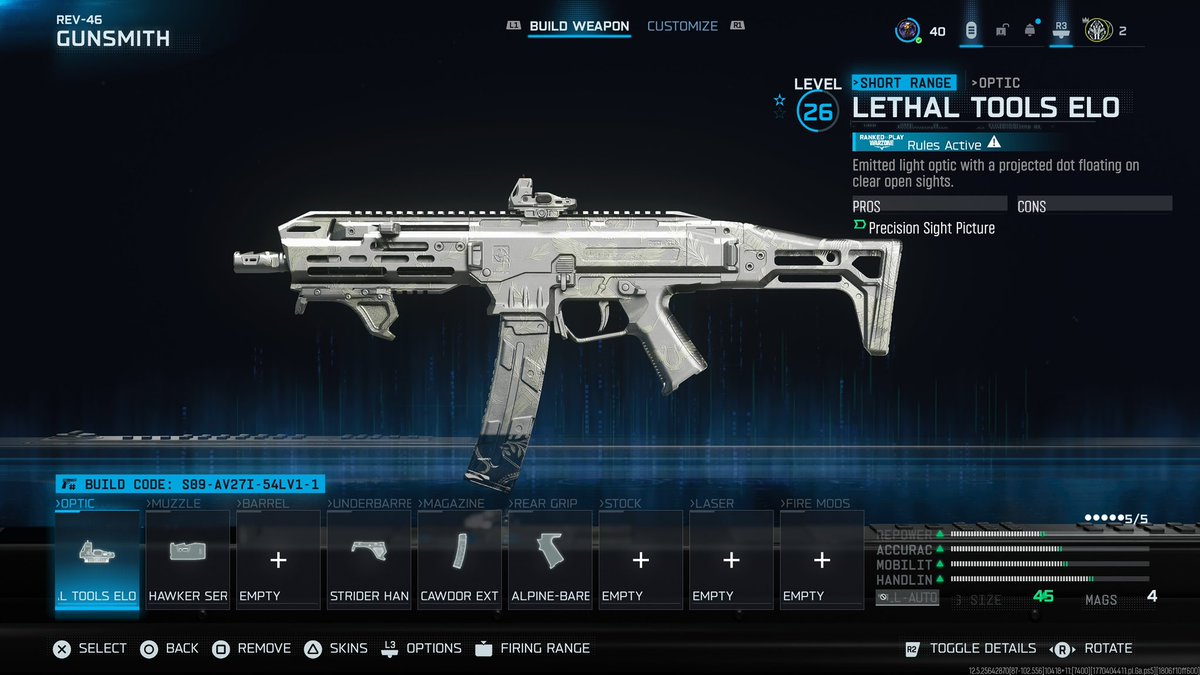1200x675 pixels.
Task: Open the crowned party emblem
Action: pos(1097,31)
